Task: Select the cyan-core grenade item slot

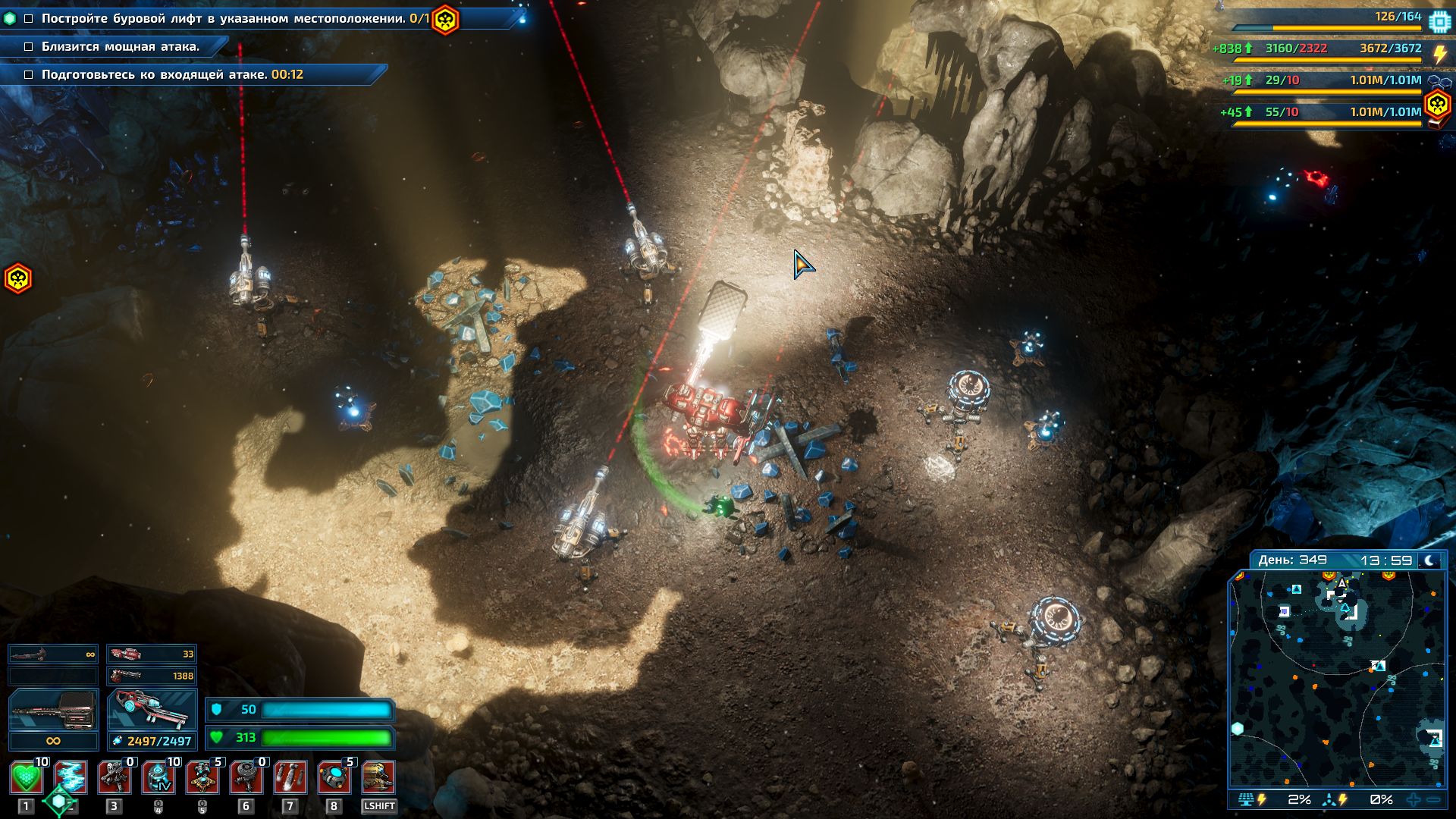Action: pos(334,778)
